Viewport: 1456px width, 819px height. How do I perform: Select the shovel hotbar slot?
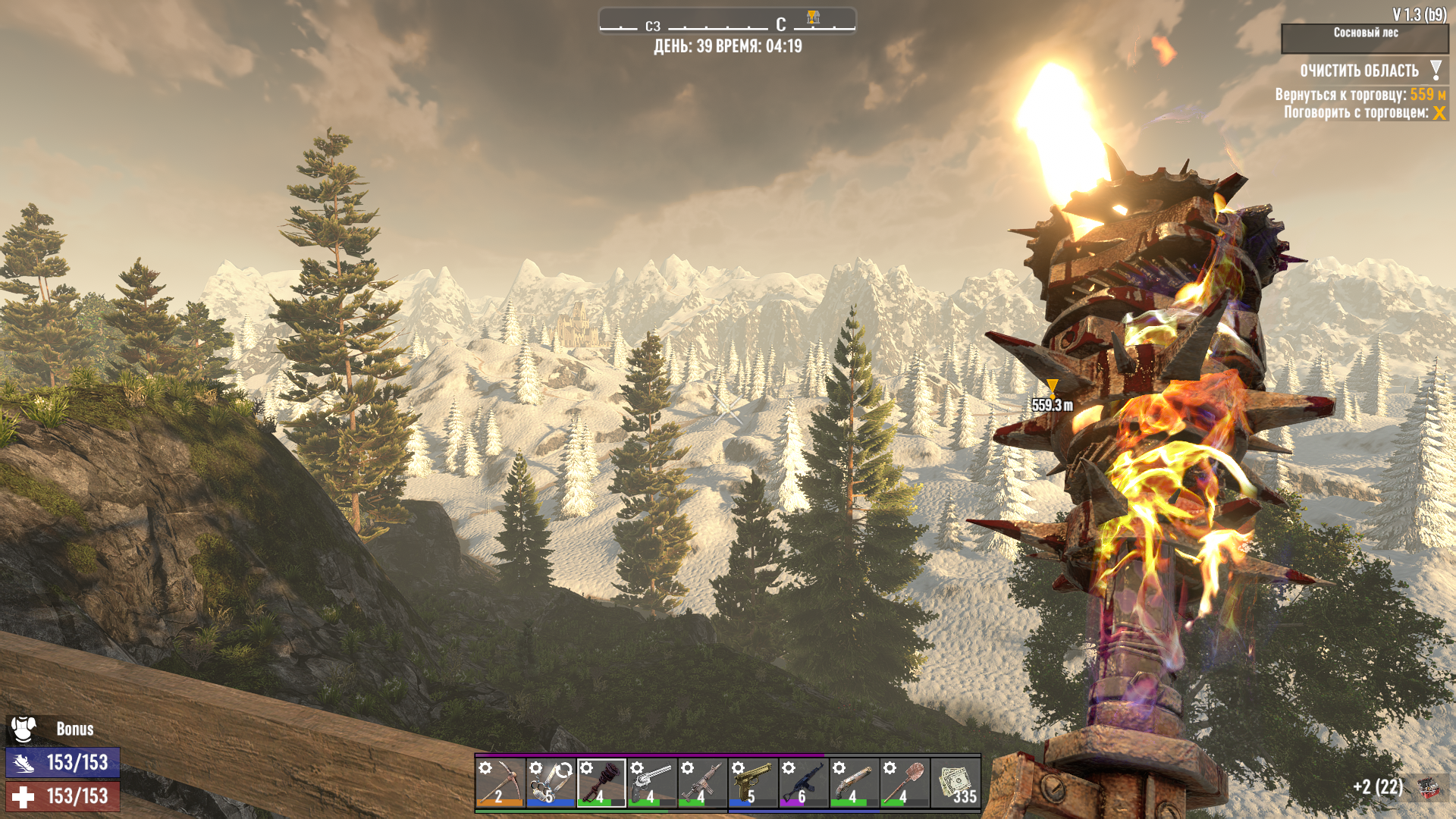click(x=905, y=783)
